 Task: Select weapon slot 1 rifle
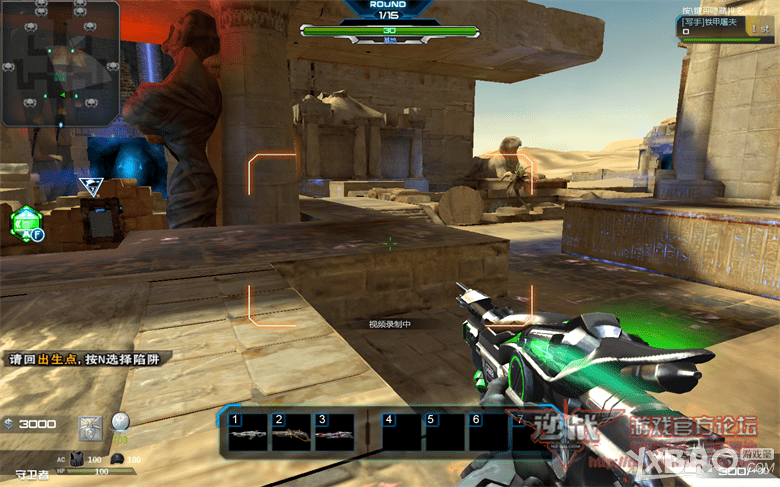[x=248, y=433]
